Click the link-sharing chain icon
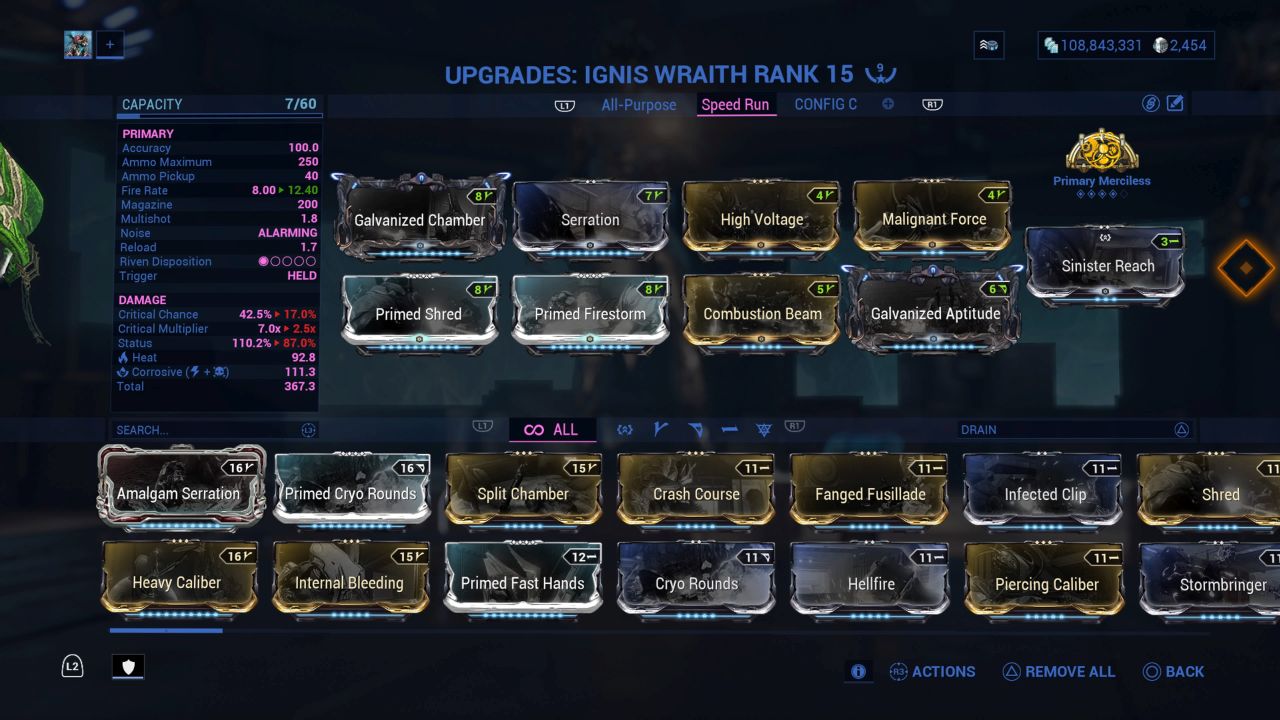 [1151, 103]
